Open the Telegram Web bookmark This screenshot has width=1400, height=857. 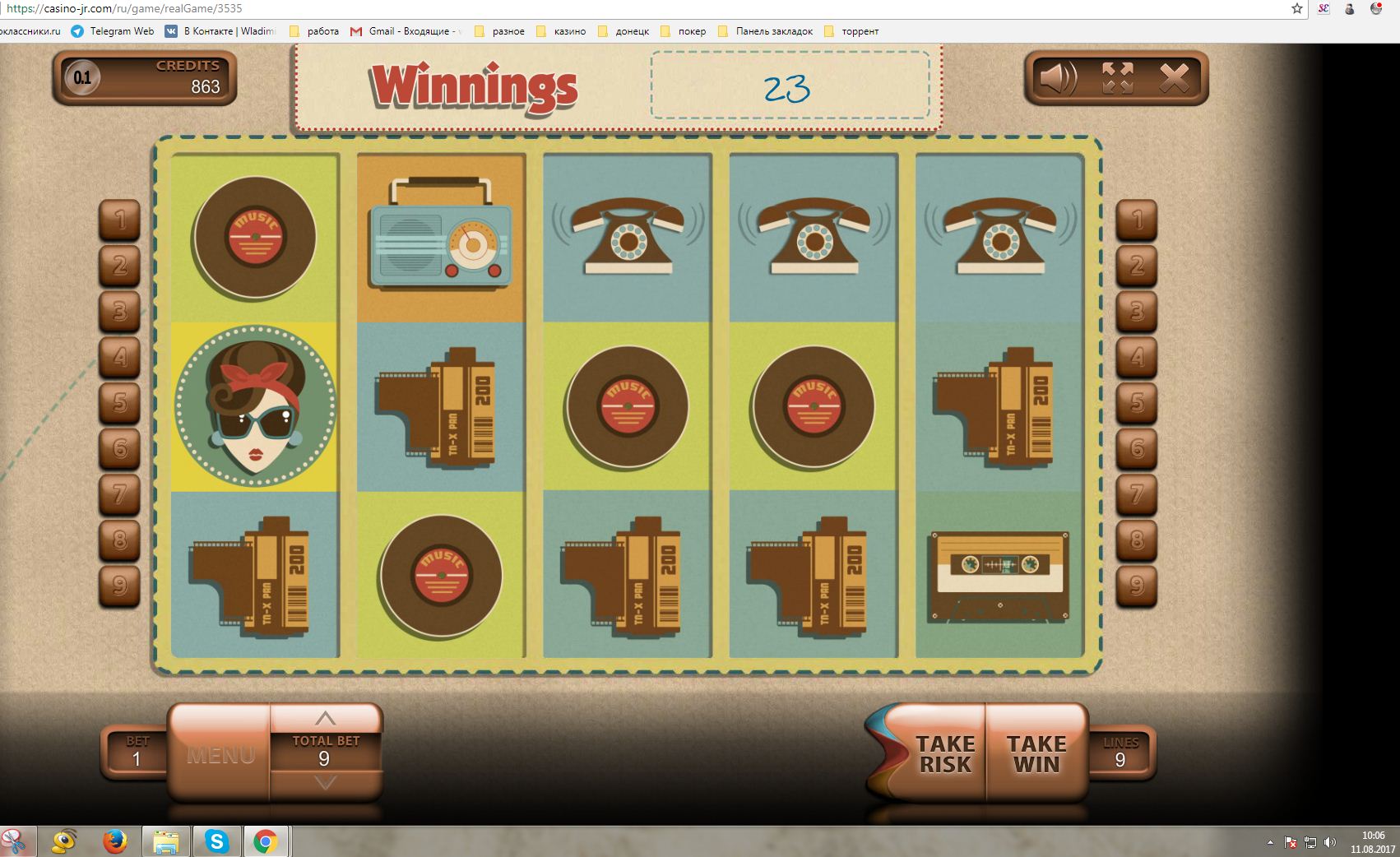click(x=113, y=31)
